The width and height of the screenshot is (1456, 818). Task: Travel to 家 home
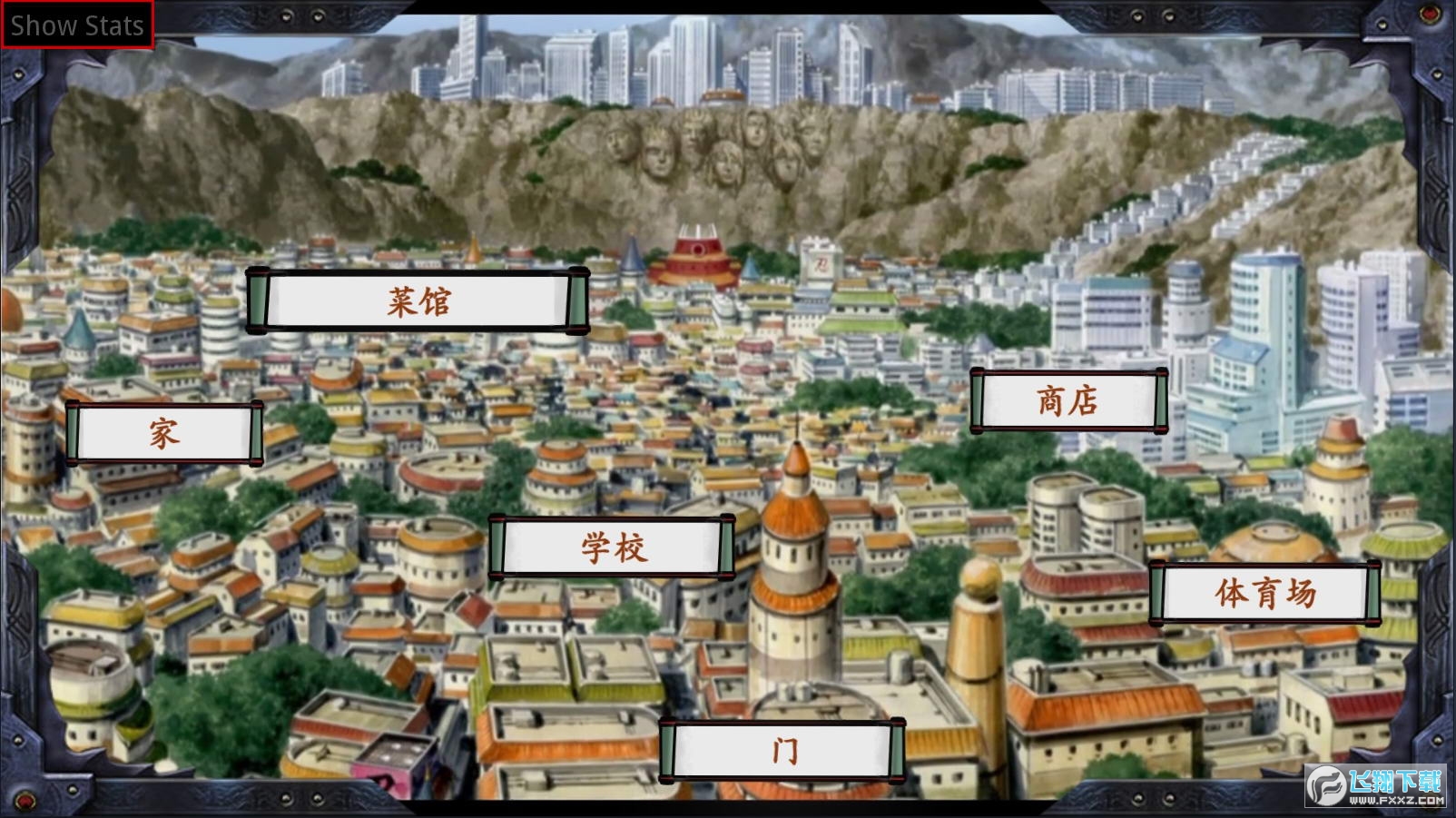click(162, 434)
